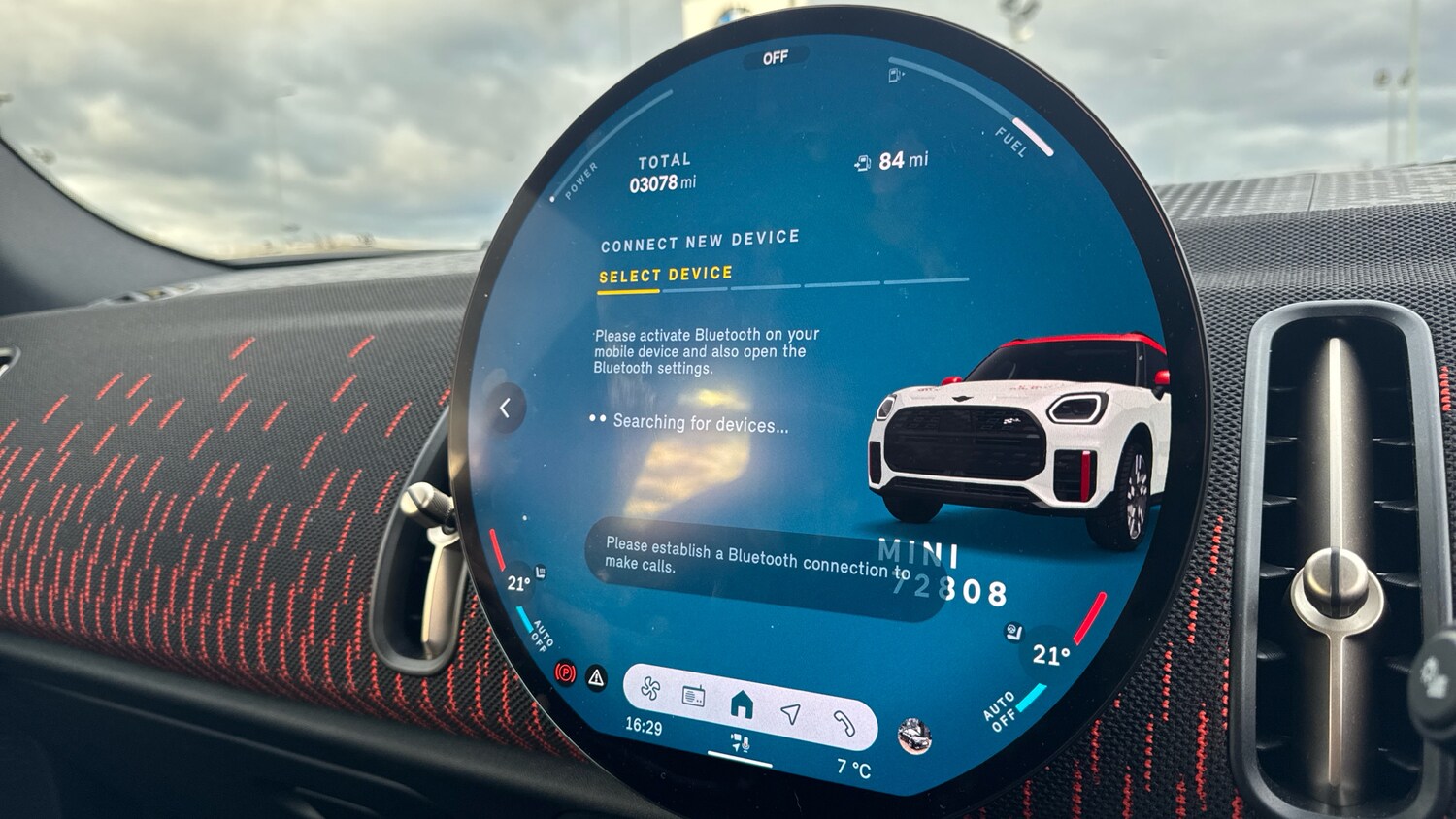
Task: Tap the home icon in the bottom bar
Action: [742, 704]
